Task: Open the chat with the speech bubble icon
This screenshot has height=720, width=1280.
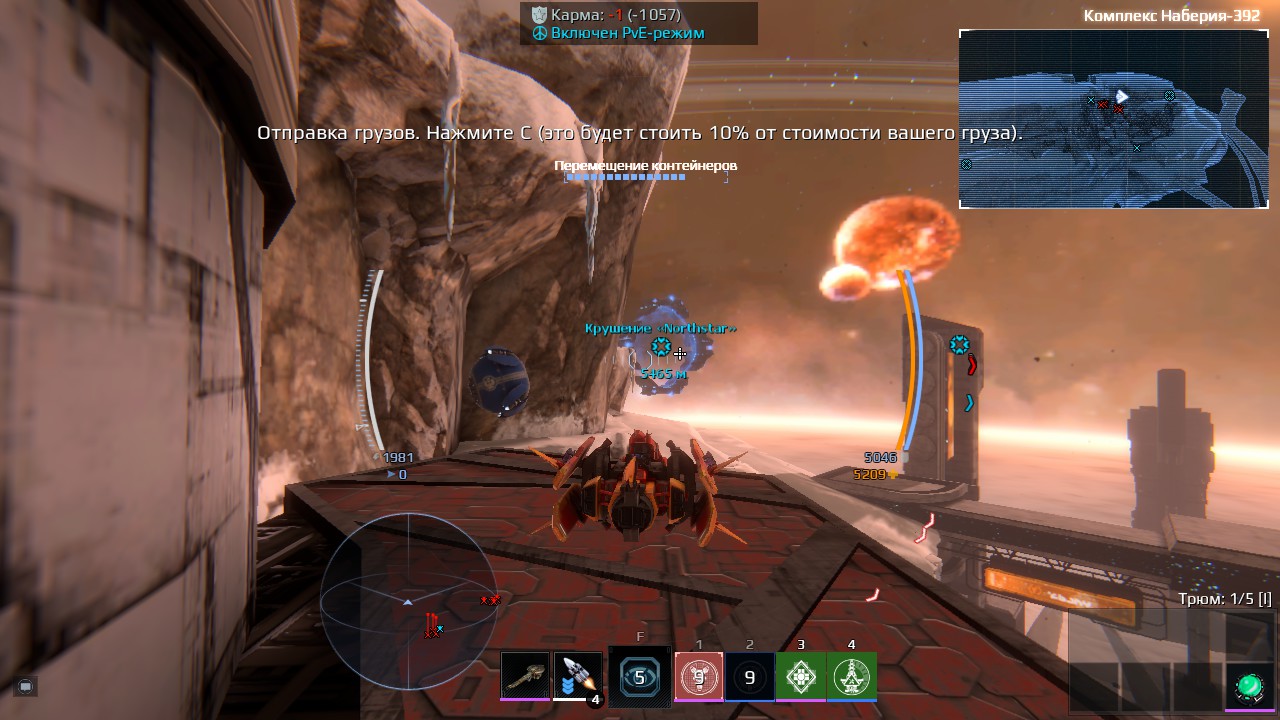Action: pos(26,686)
